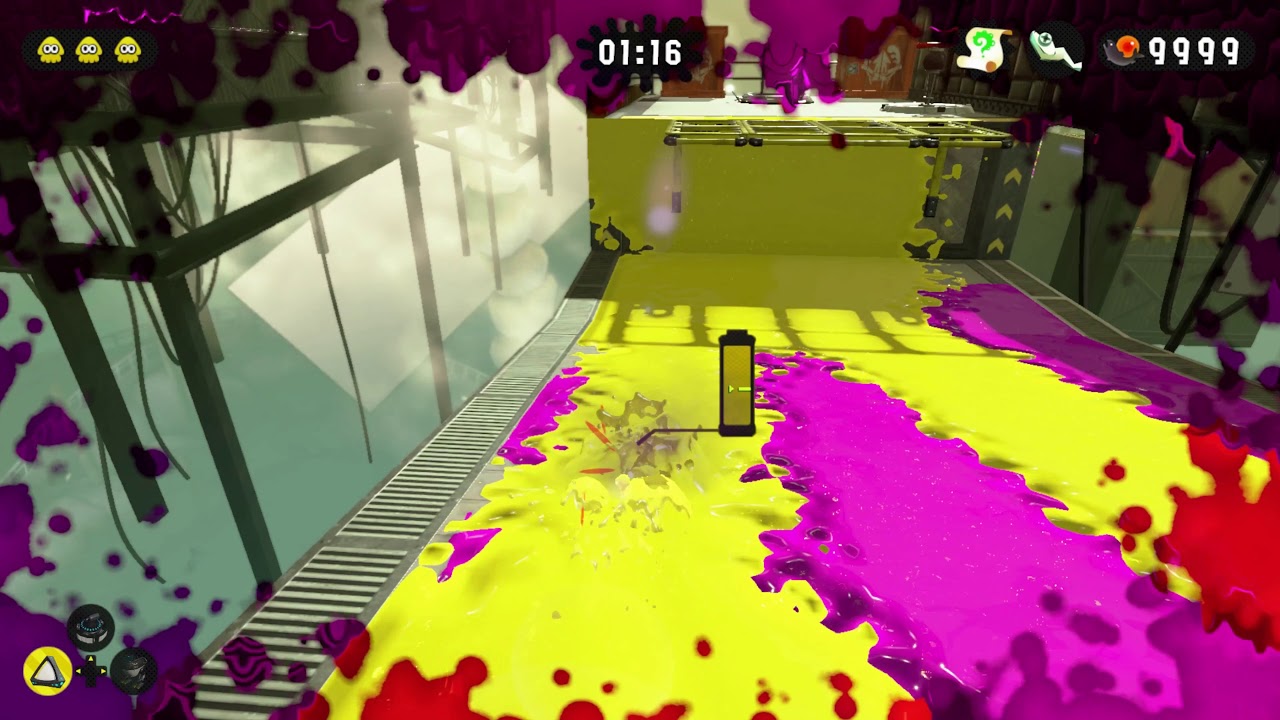Click the Power Eggs fish icon

click(x=1122, y=48)
